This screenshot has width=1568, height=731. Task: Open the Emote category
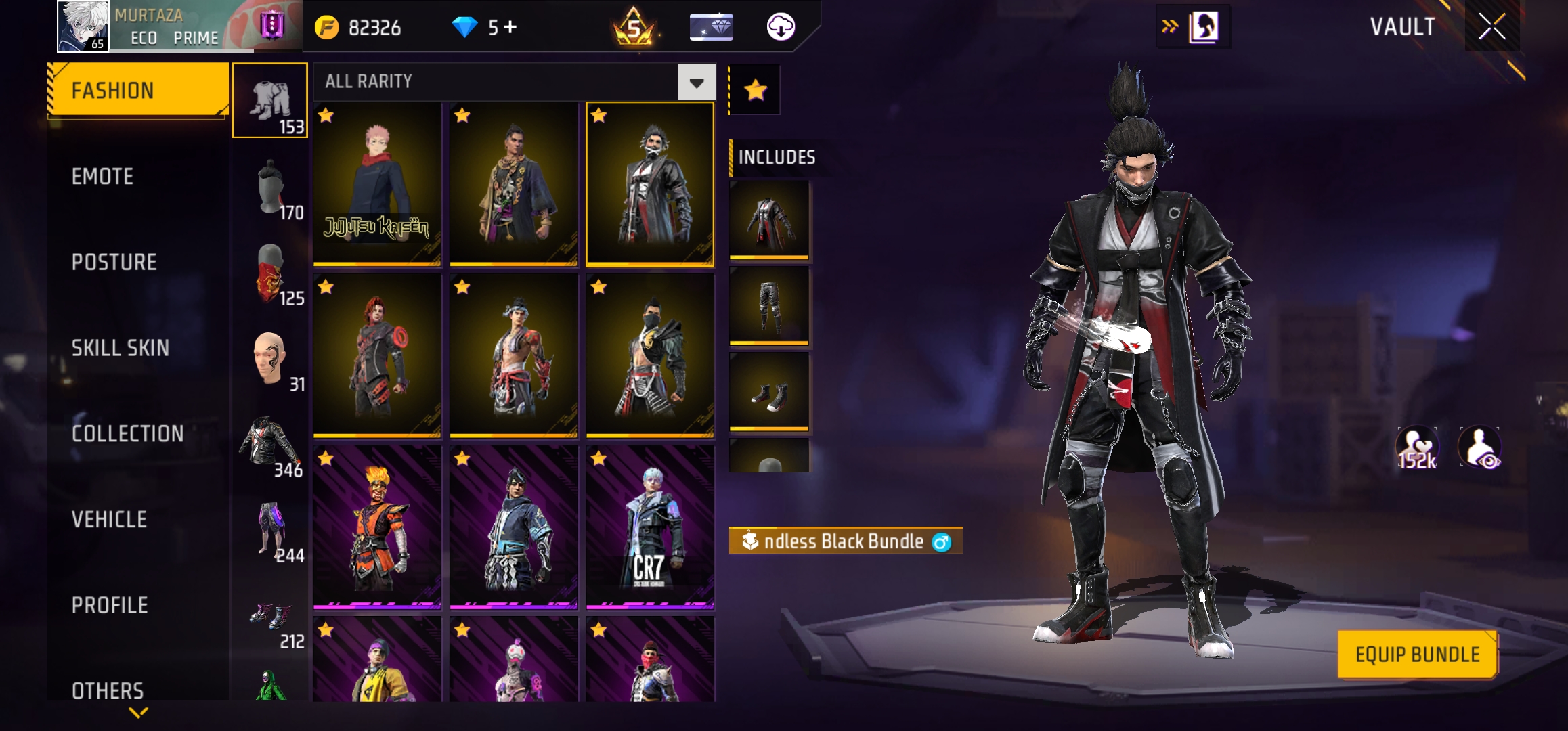pos(103,177)
